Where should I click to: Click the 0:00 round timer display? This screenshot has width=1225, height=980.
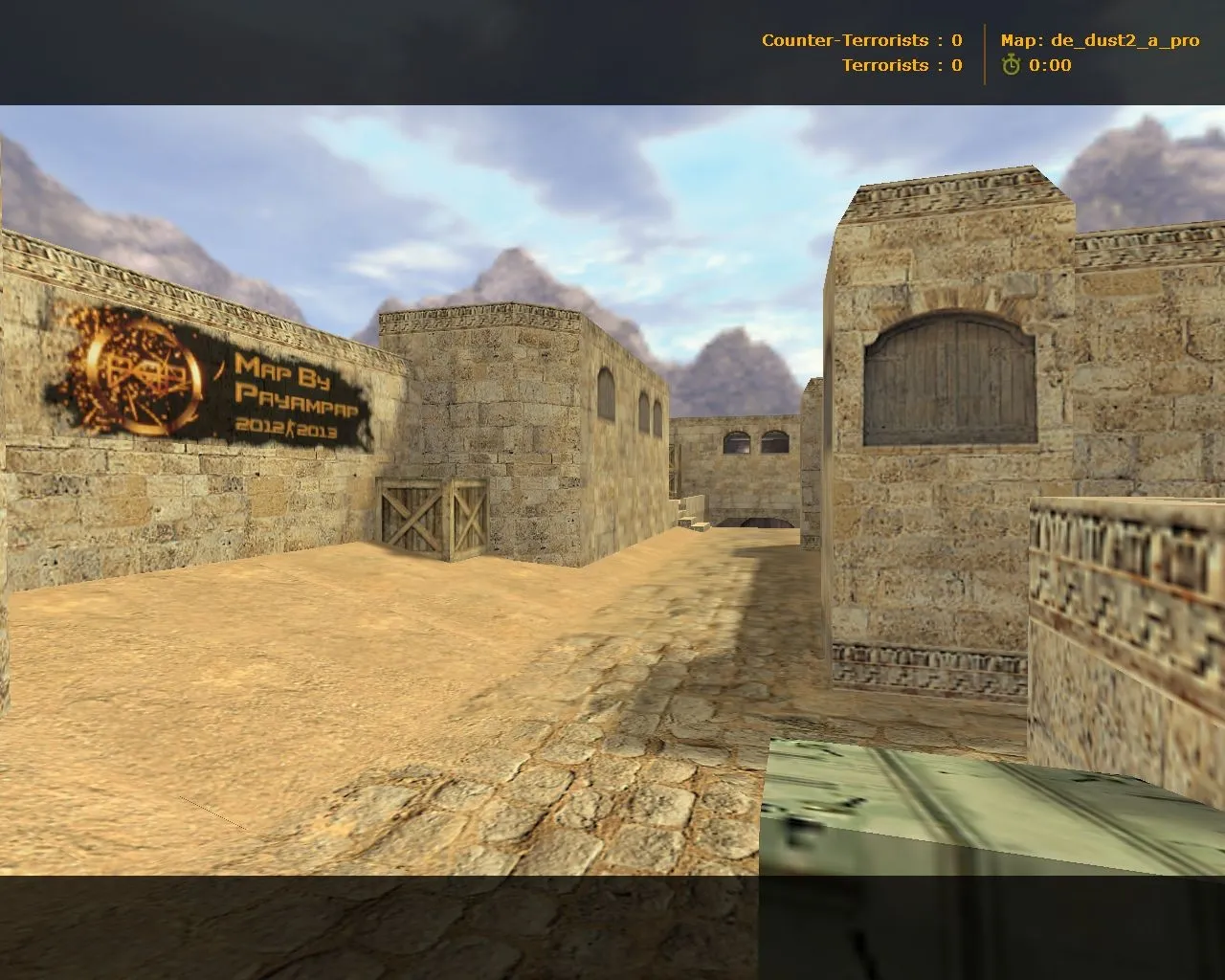pos(1049,67)
